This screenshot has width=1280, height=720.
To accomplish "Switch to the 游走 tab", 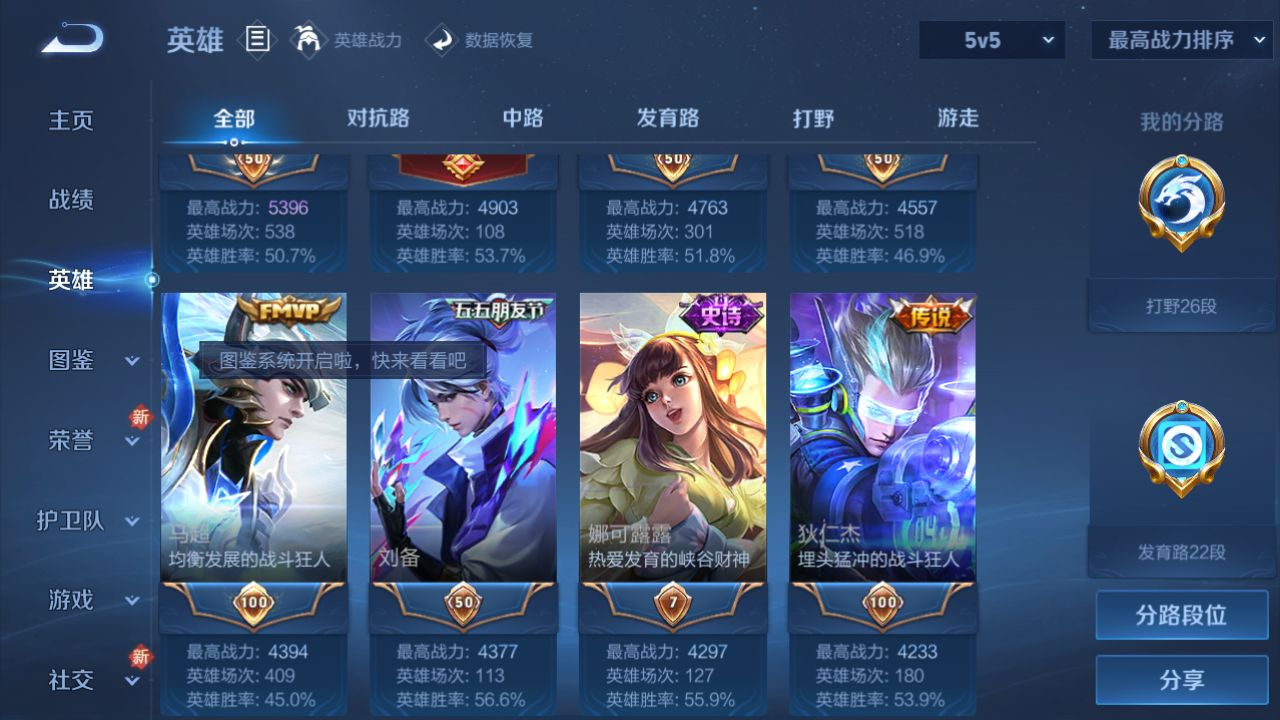I will [x=958, y=118].
